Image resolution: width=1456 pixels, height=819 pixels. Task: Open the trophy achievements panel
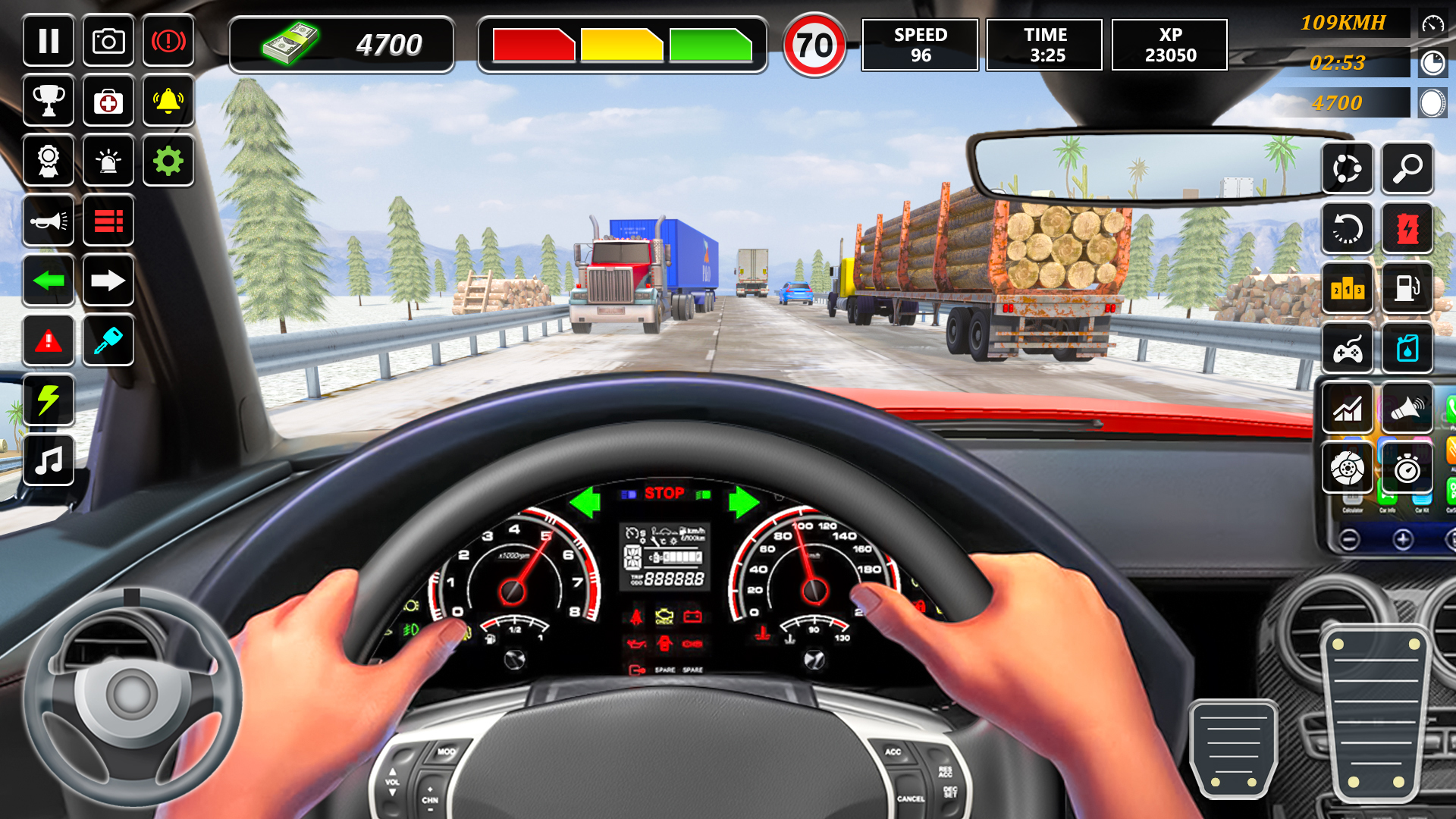tap(49, 102)
